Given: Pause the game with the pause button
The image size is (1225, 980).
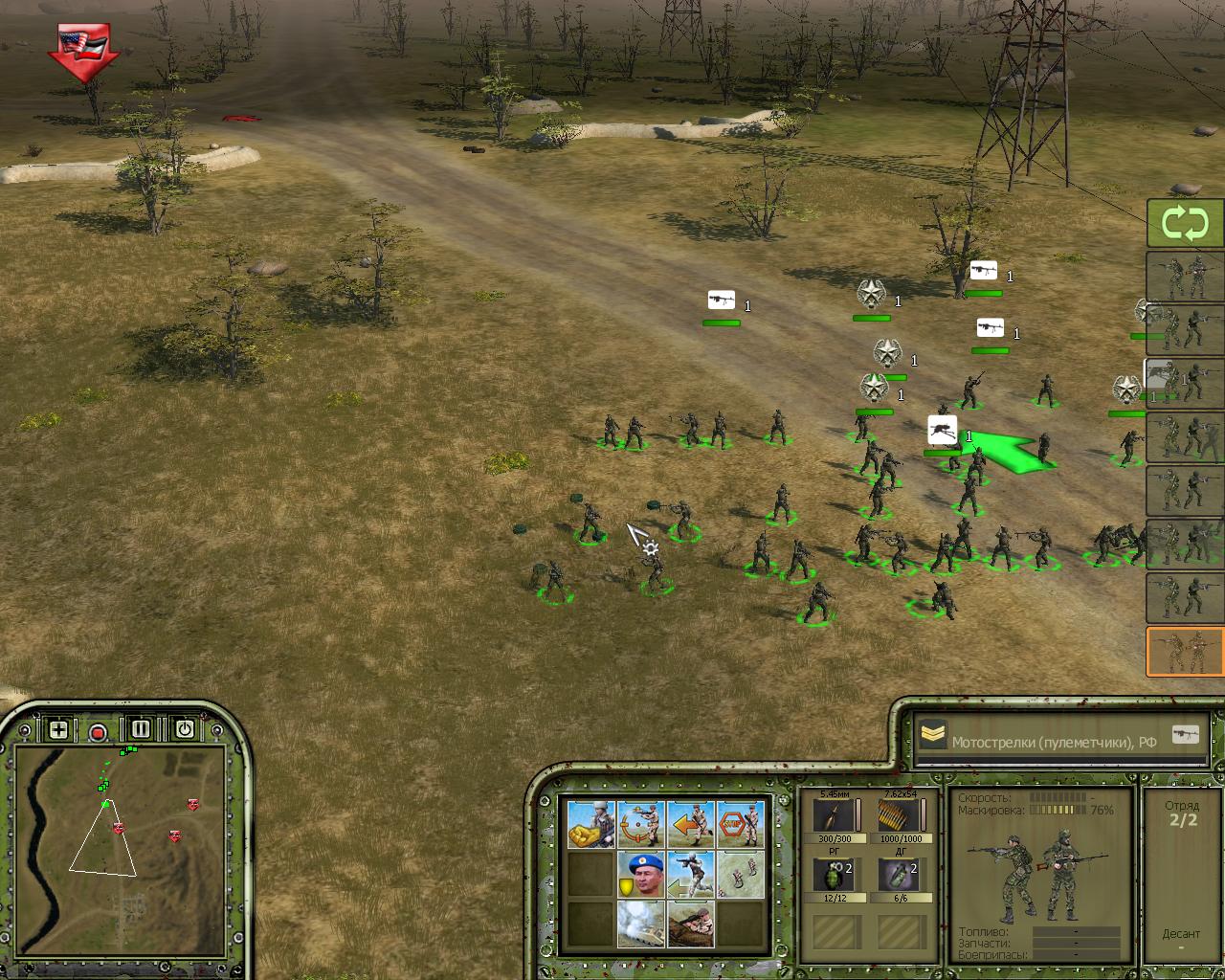Looking at the screenshot, I should pyautogui.click(x=141, y=729).
